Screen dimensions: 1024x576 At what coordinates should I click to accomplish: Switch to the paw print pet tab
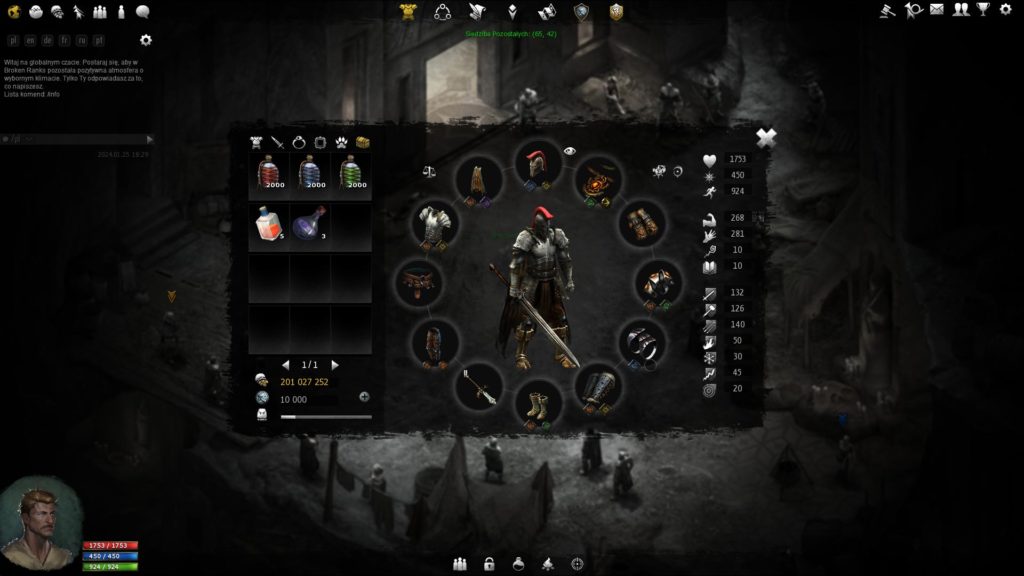[341, 143]
